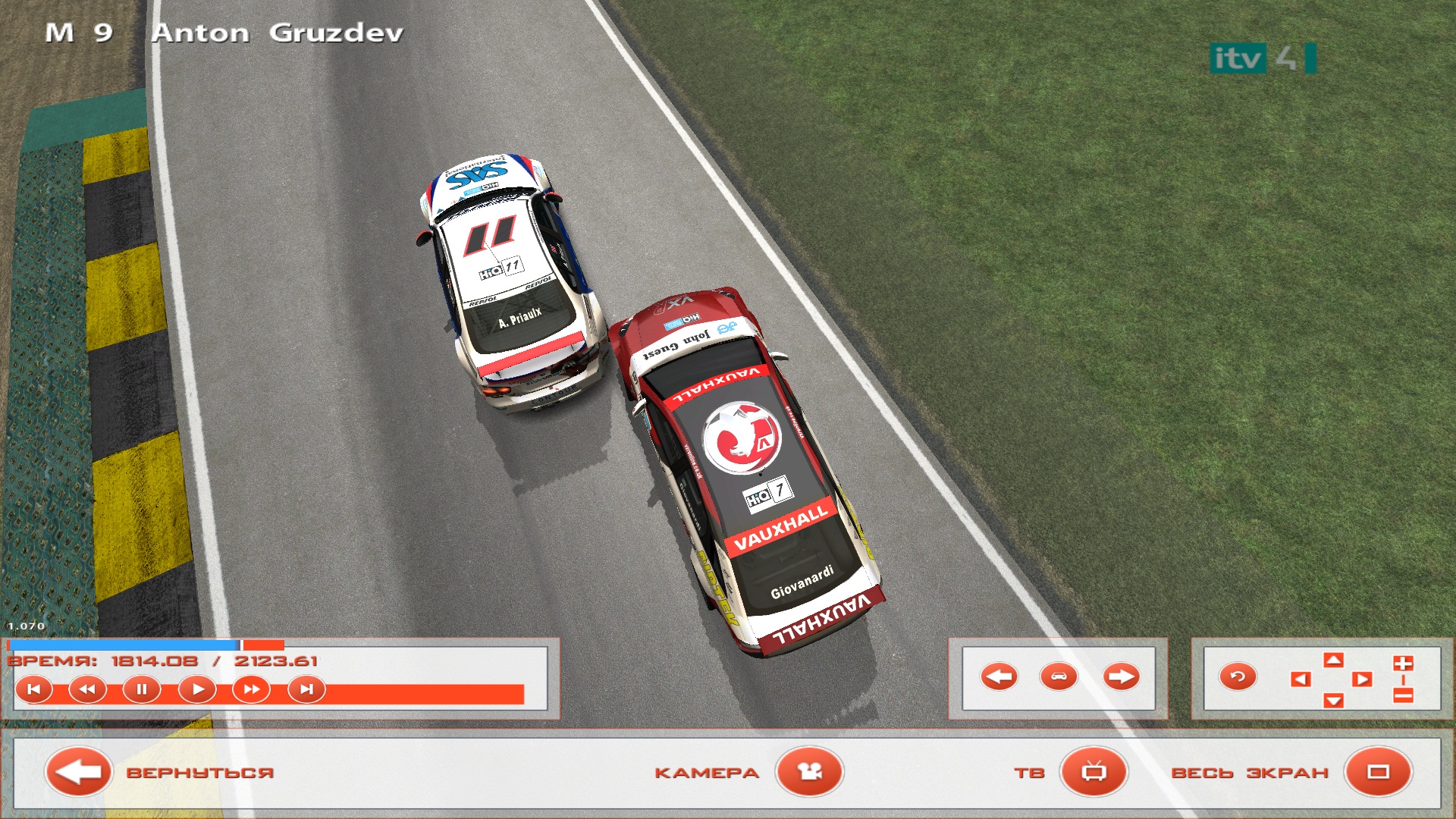This screenshot has width=1456, height=819.
Task: Zoom the camera out with the minus
Action: point(1403,695)
